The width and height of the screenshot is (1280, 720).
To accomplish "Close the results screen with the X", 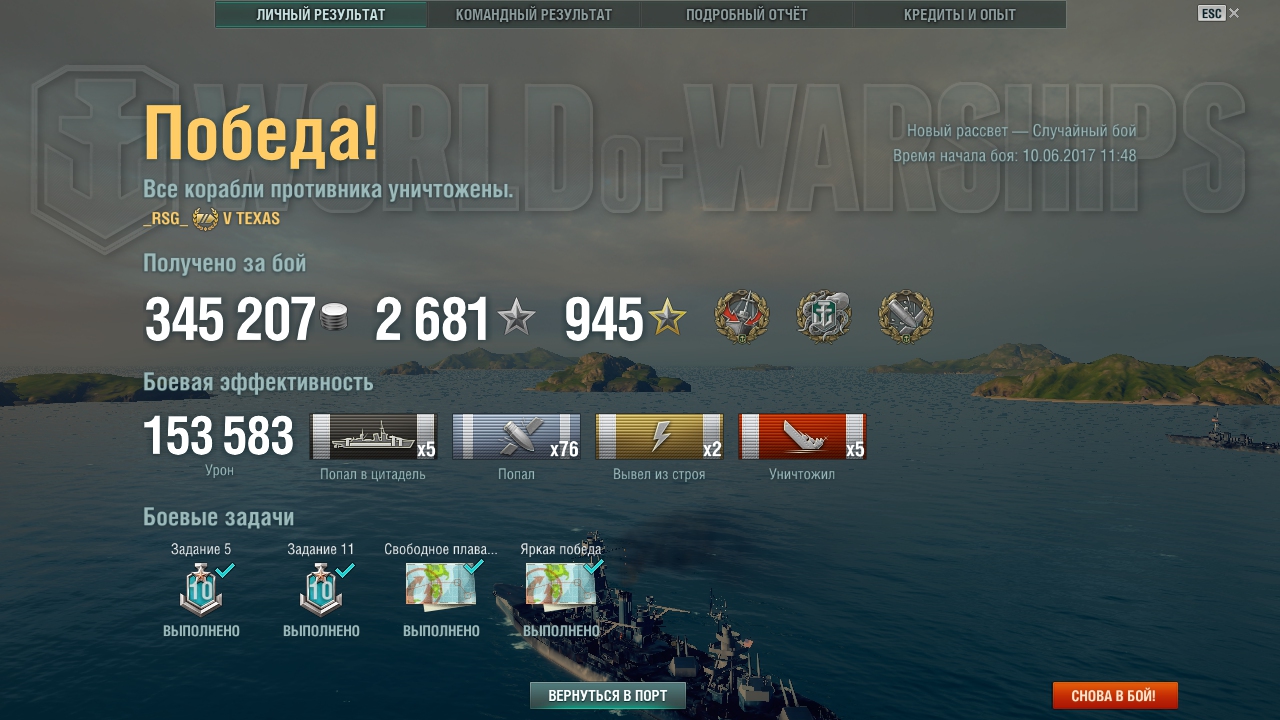I will coord(1234,13).
